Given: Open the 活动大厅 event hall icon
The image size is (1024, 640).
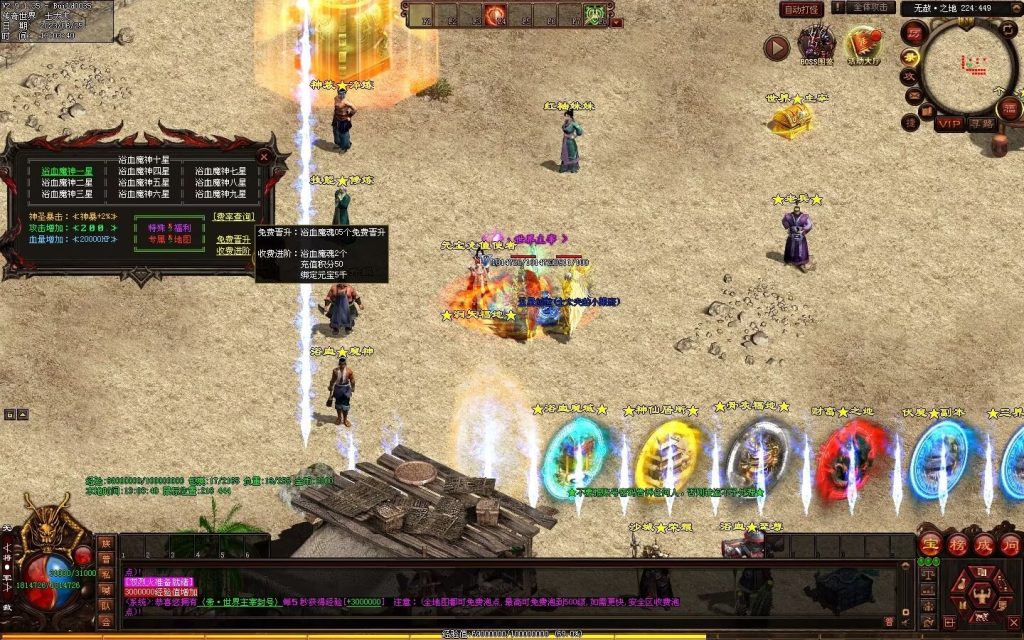Looking at the screenshot, I should click(862, 45).
